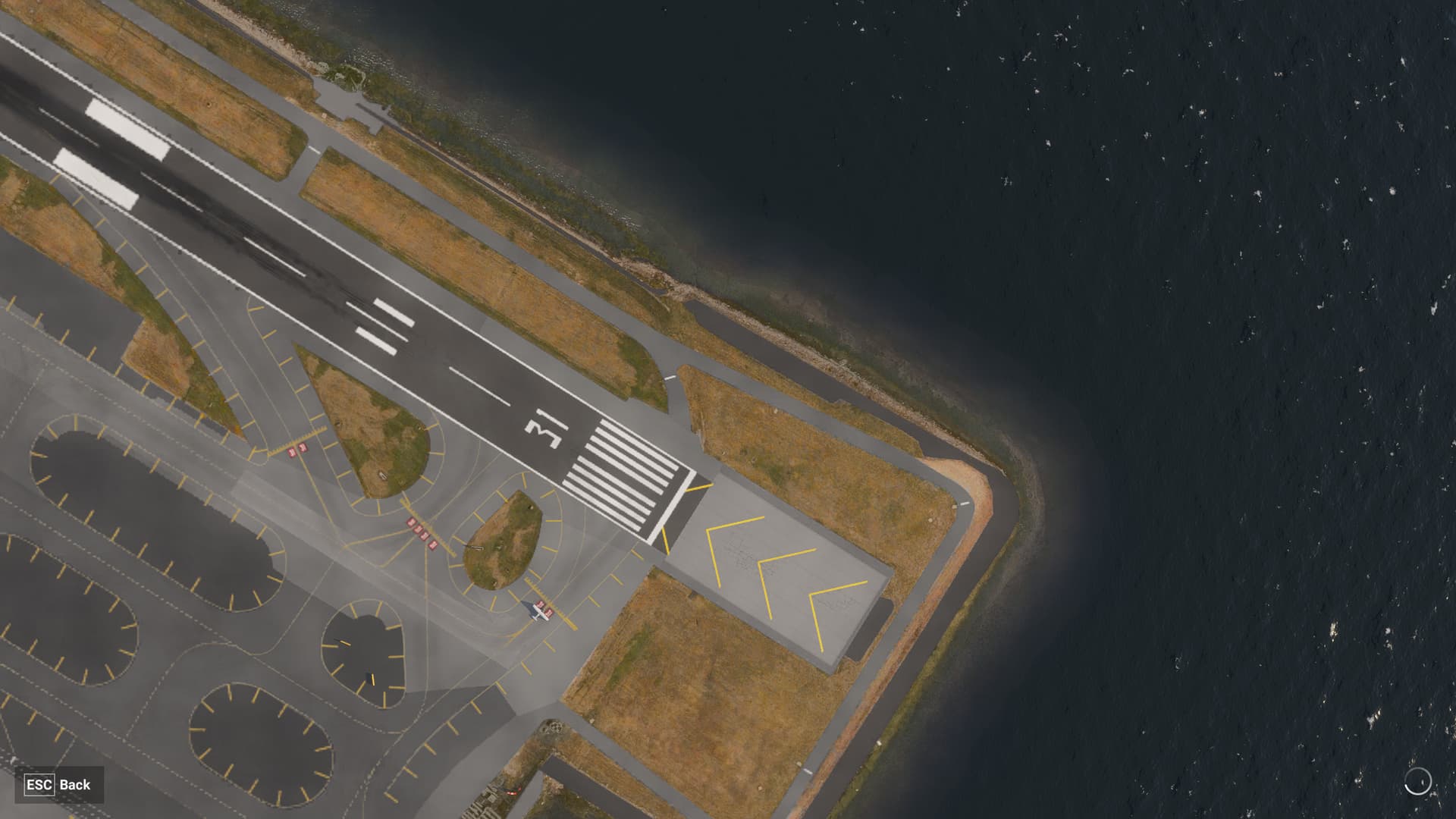Select the Back label at bottom left

point(77,786)
